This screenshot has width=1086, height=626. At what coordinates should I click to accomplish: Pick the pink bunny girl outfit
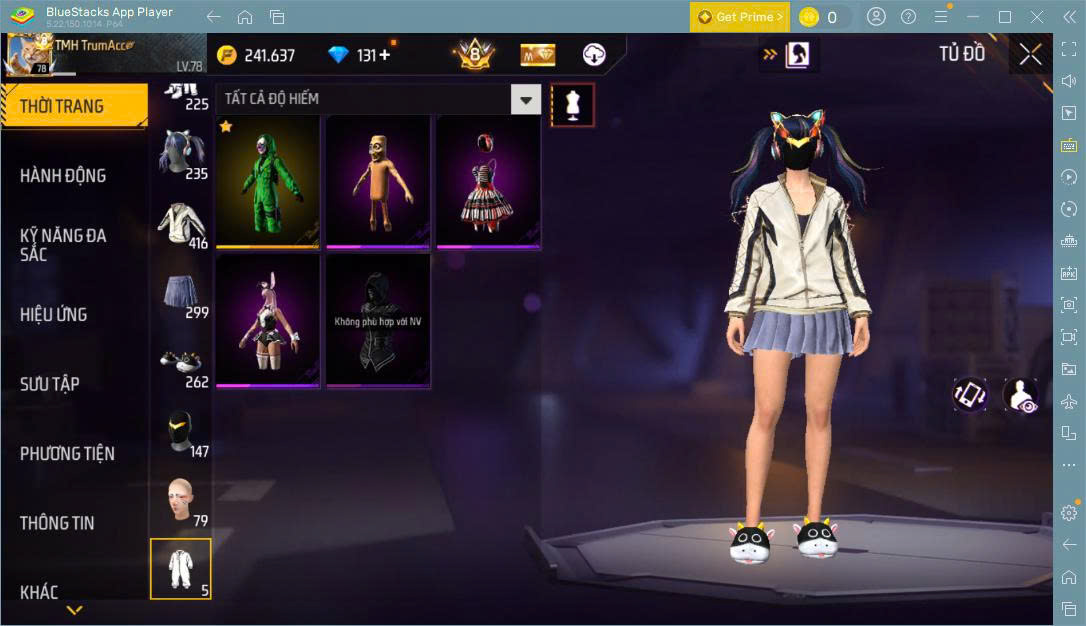coord(267,320)
